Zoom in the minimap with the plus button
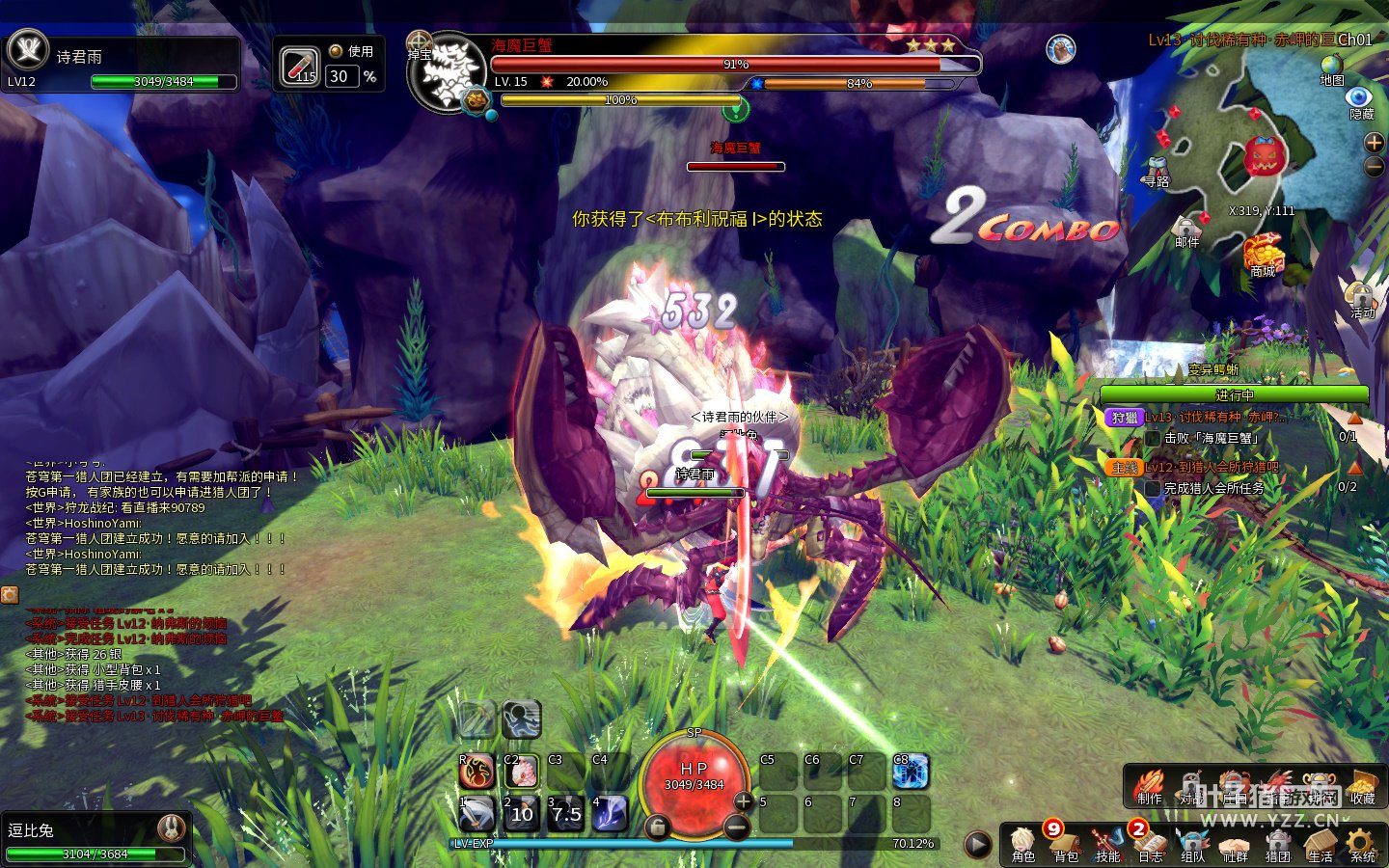This screenshot has width=1389, height=868. point(1374,143)
